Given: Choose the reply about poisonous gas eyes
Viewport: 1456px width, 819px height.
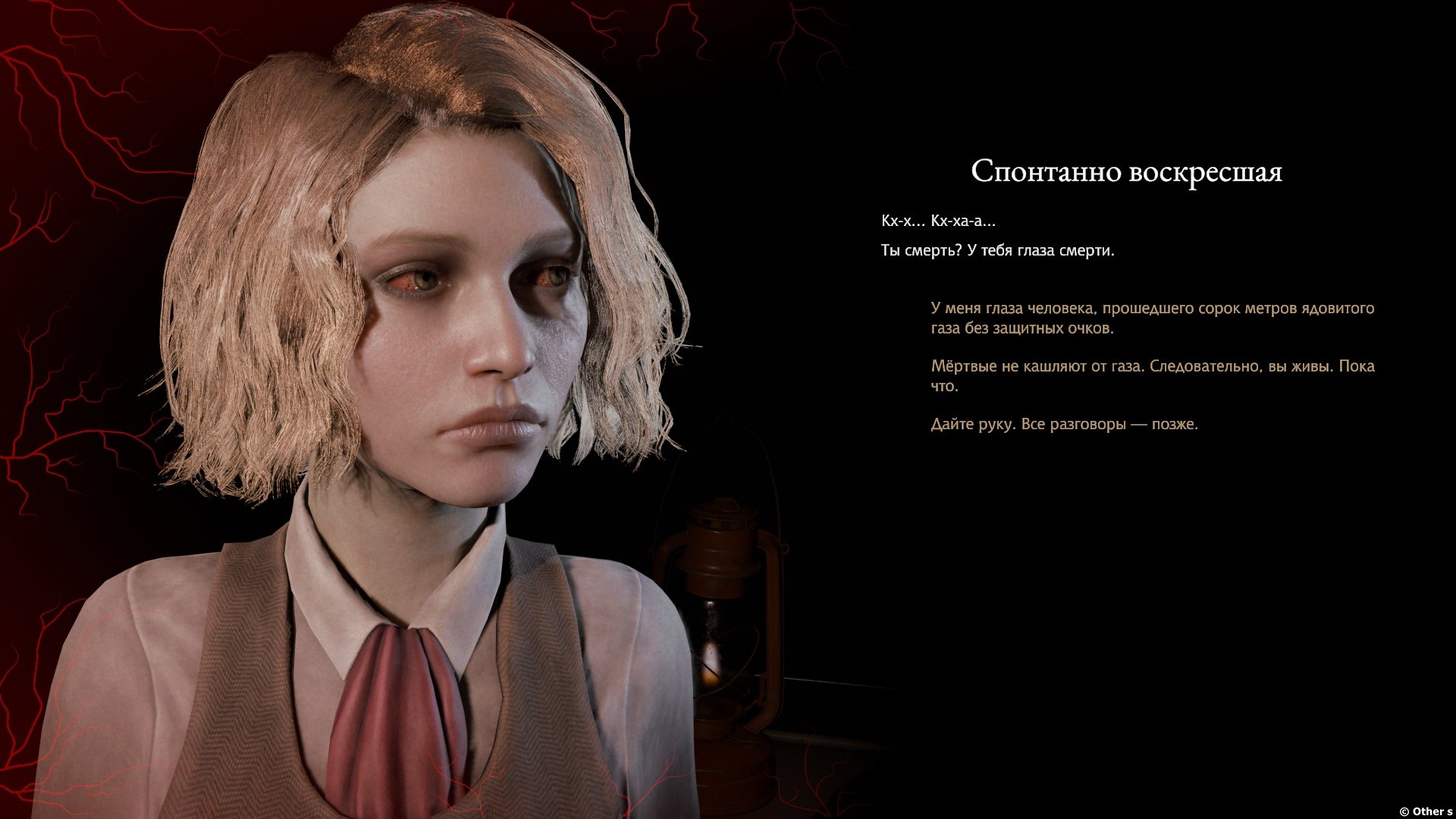Looking at the screenshot, I should [x=1152, y=318].
